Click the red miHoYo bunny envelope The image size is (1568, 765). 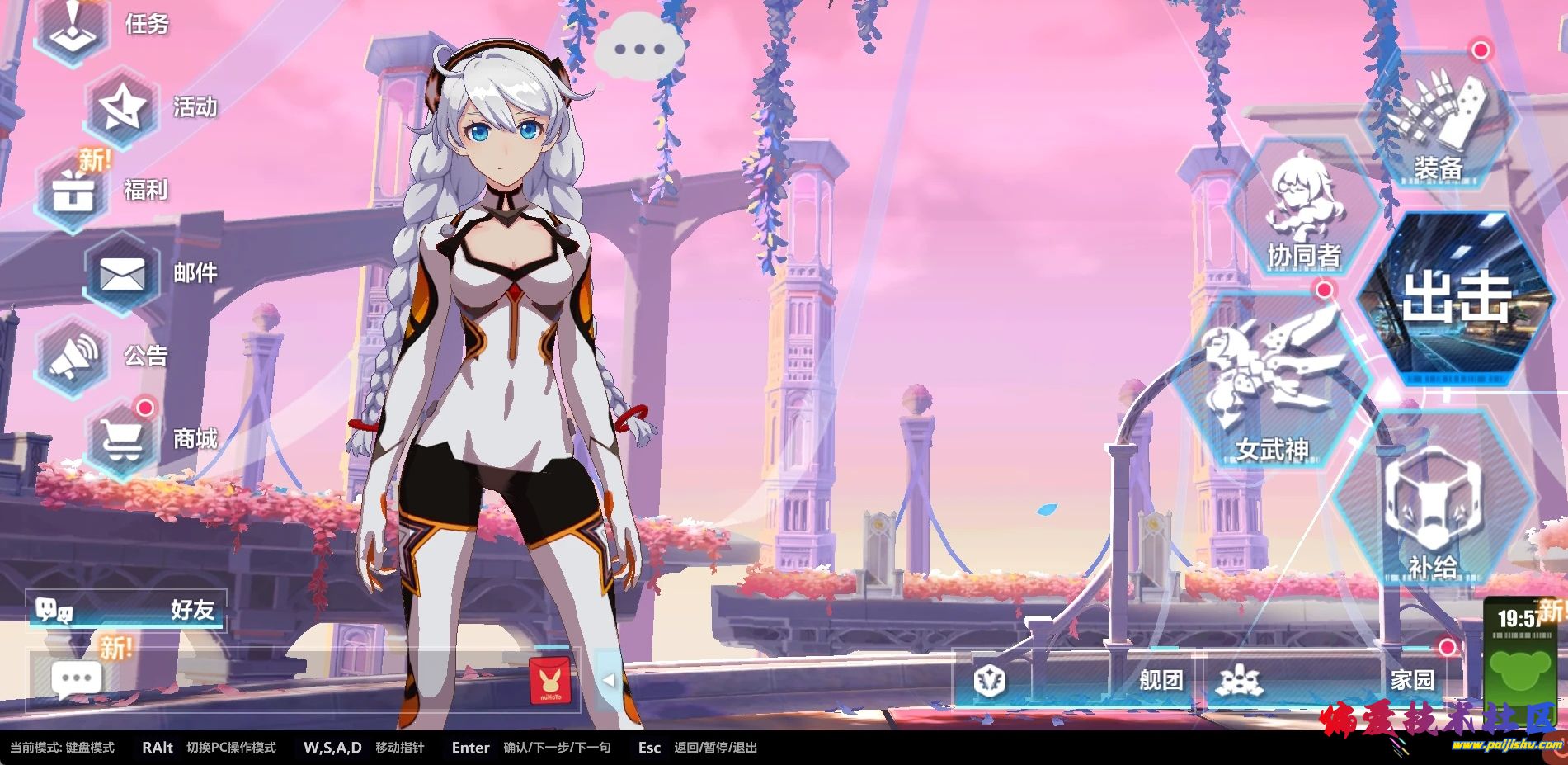click(549, 680)
